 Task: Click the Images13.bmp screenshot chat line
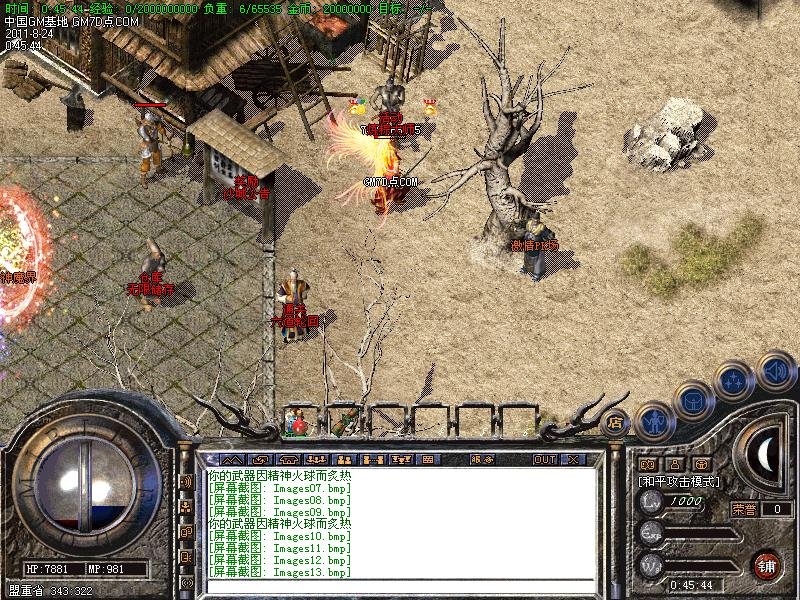280,572
